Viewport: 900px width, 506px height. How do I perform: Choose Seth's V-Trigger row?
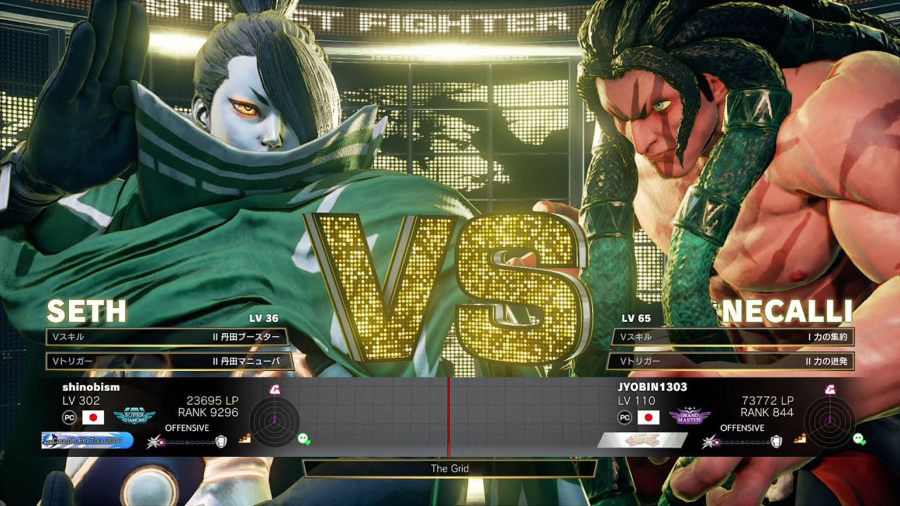(x=169, y=361)
